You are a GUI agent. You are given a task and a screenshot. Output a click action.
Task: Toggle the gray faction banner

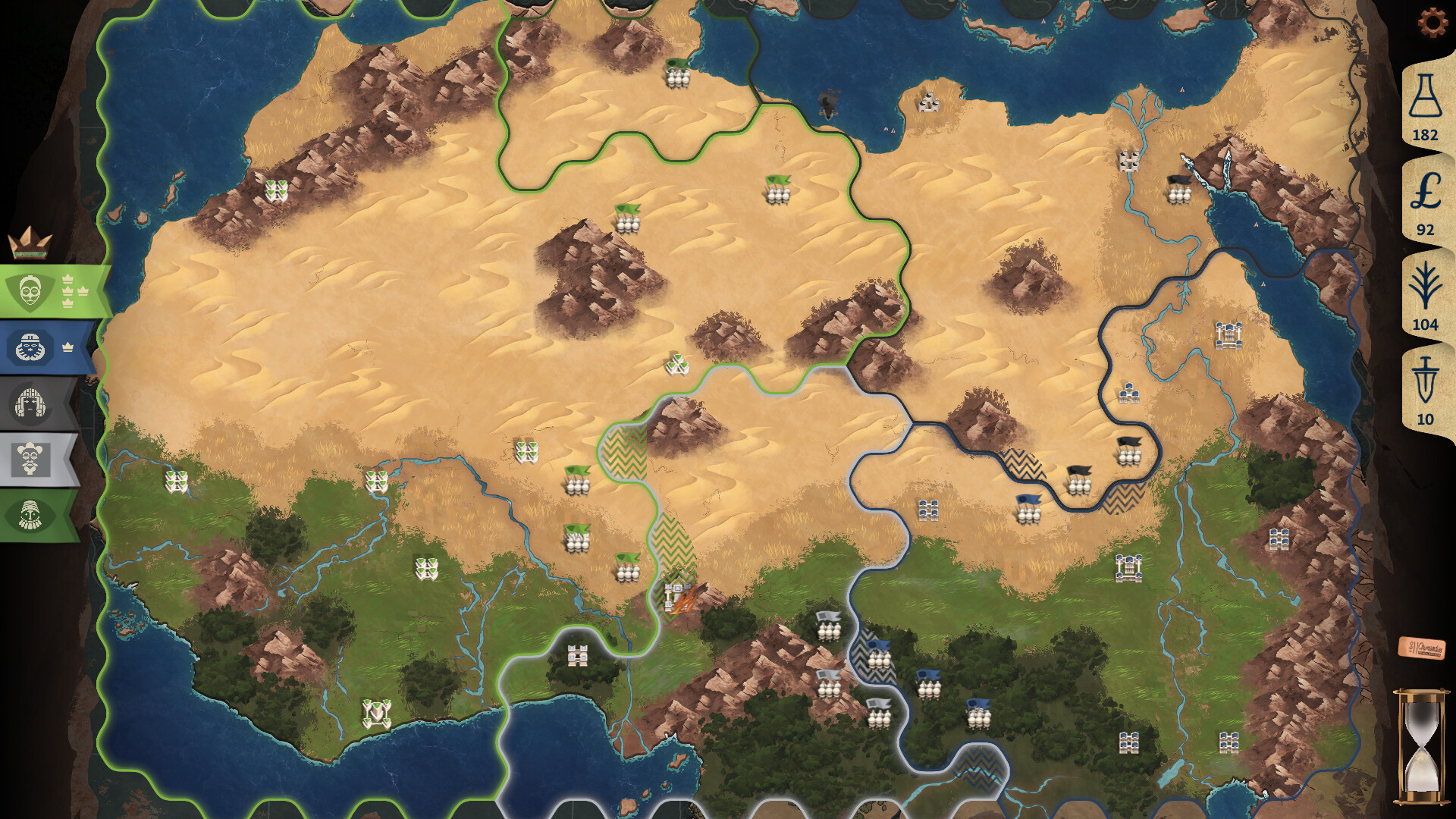[x=30, y=400]
